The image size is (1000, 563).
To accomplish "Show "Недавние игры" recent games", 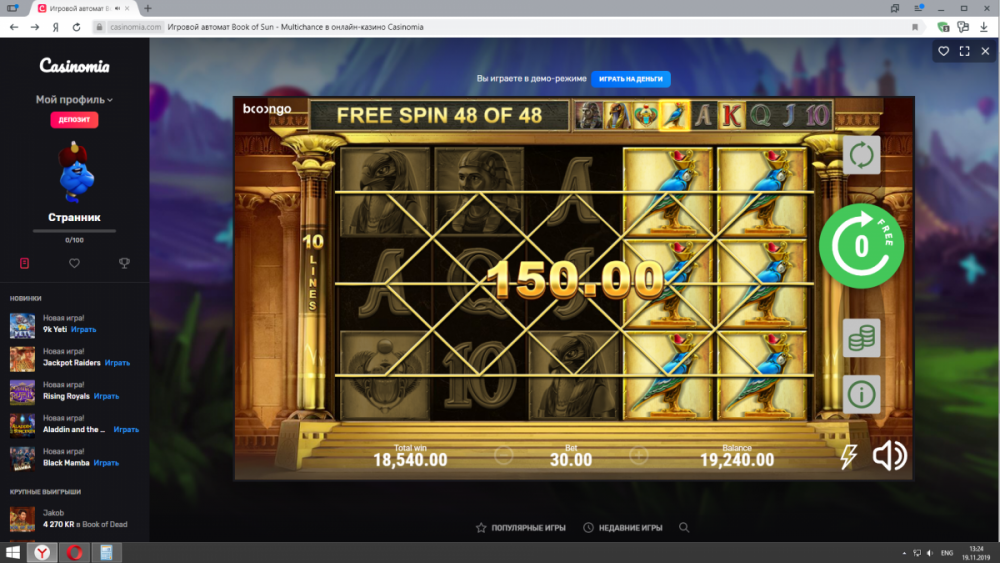I will point(625,527).
